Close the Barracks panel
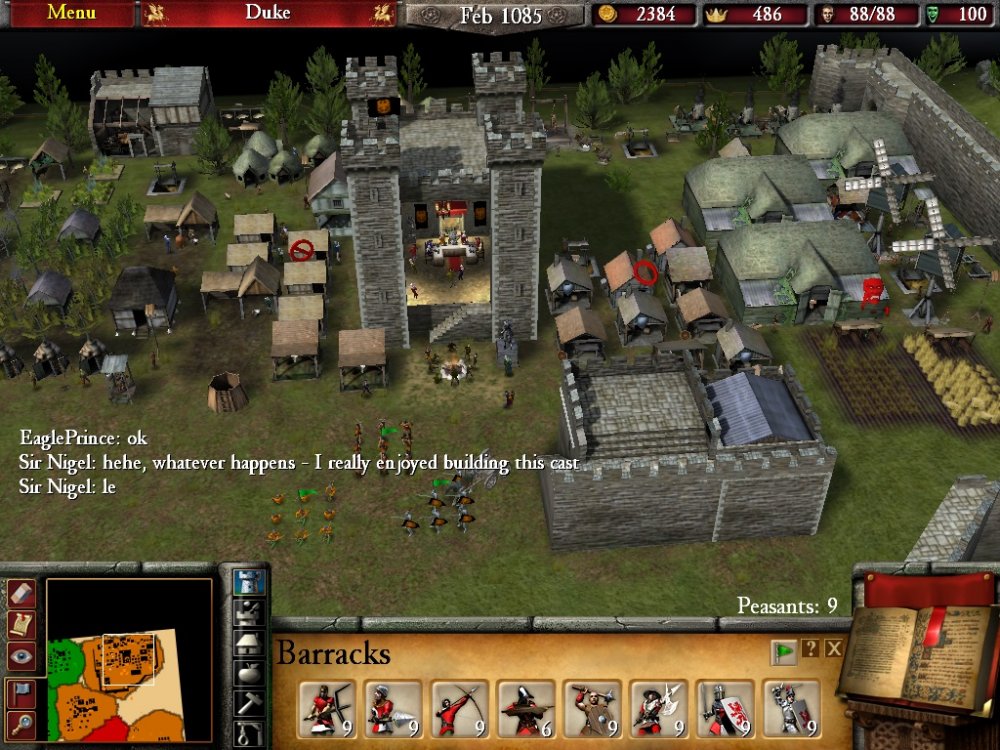Viewport: 1000px width, 750px height. (834, 649)
